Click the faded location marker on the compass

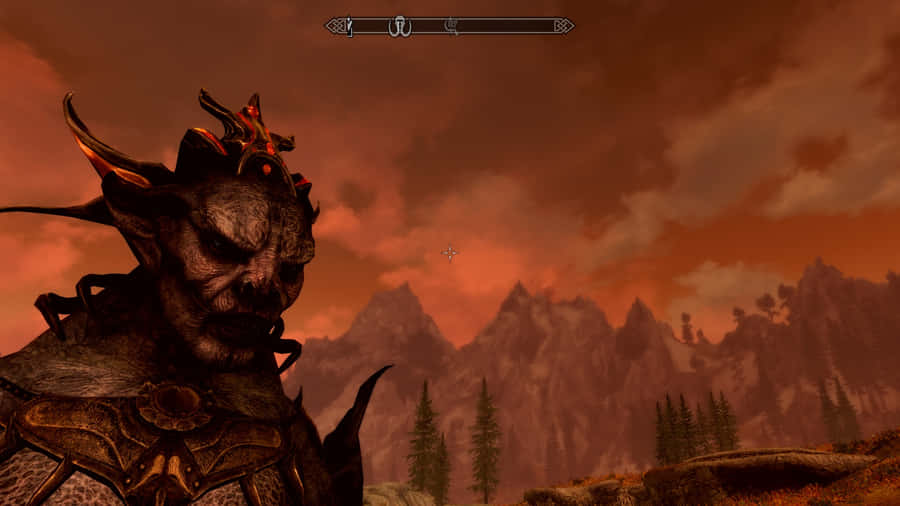click(451, 25)
